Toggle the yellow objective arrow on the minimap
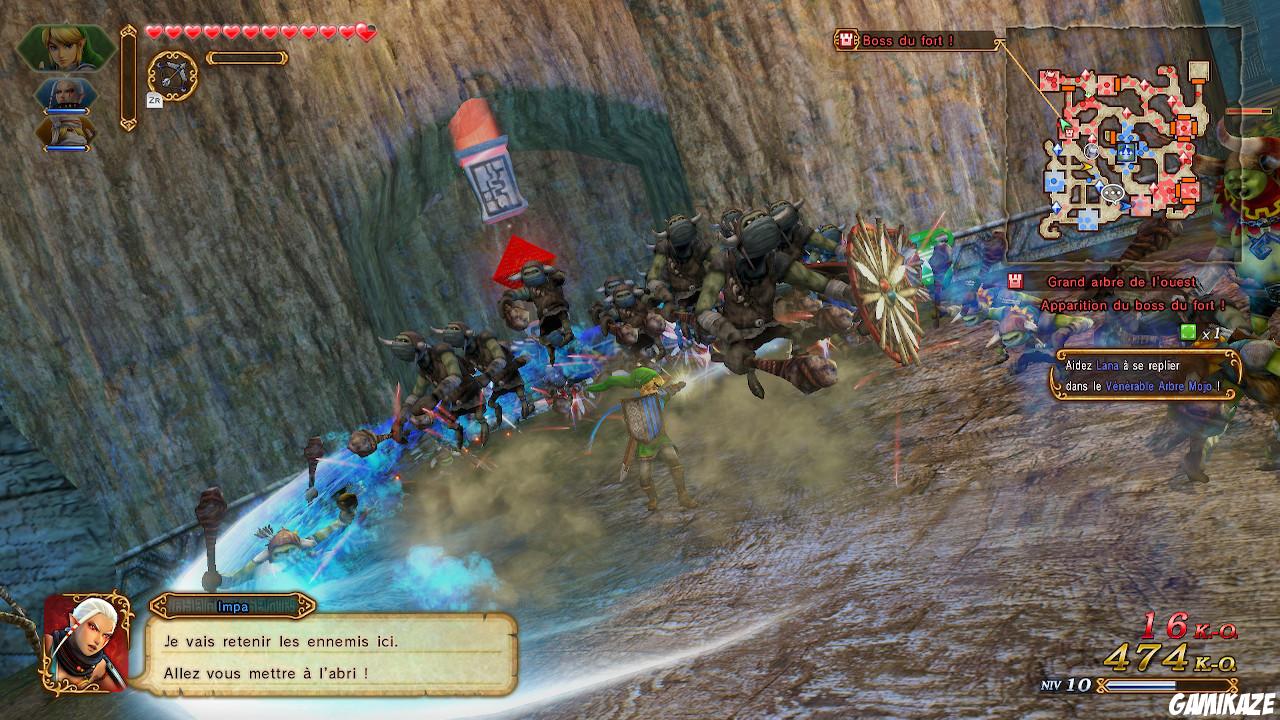The width and height of the screenshot is (1280, 720). [x=1088, y=166]
